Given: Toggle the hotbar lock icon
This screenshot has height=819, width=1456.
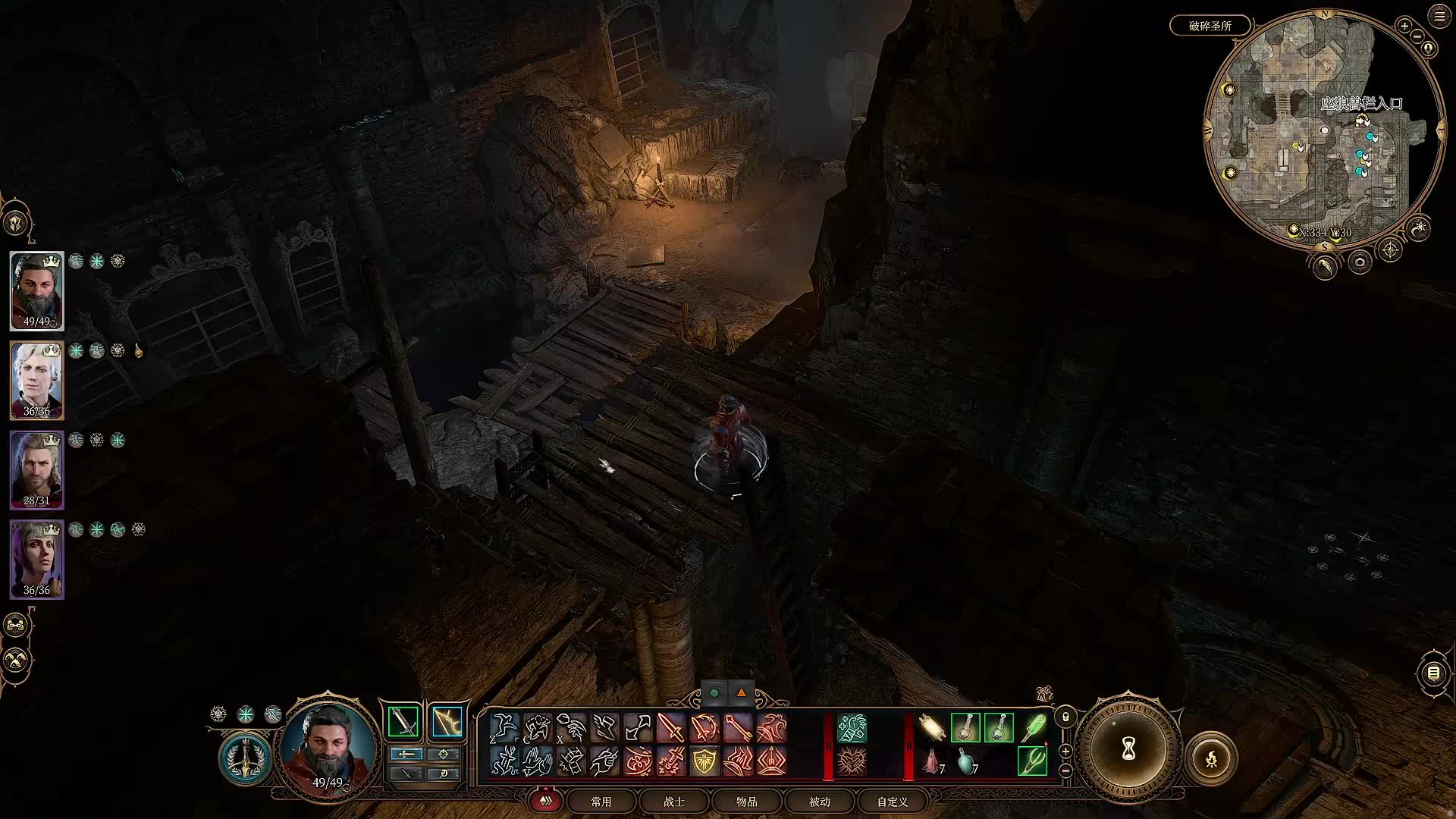Looking at the screenshot, I should [x=1065, y=717].
